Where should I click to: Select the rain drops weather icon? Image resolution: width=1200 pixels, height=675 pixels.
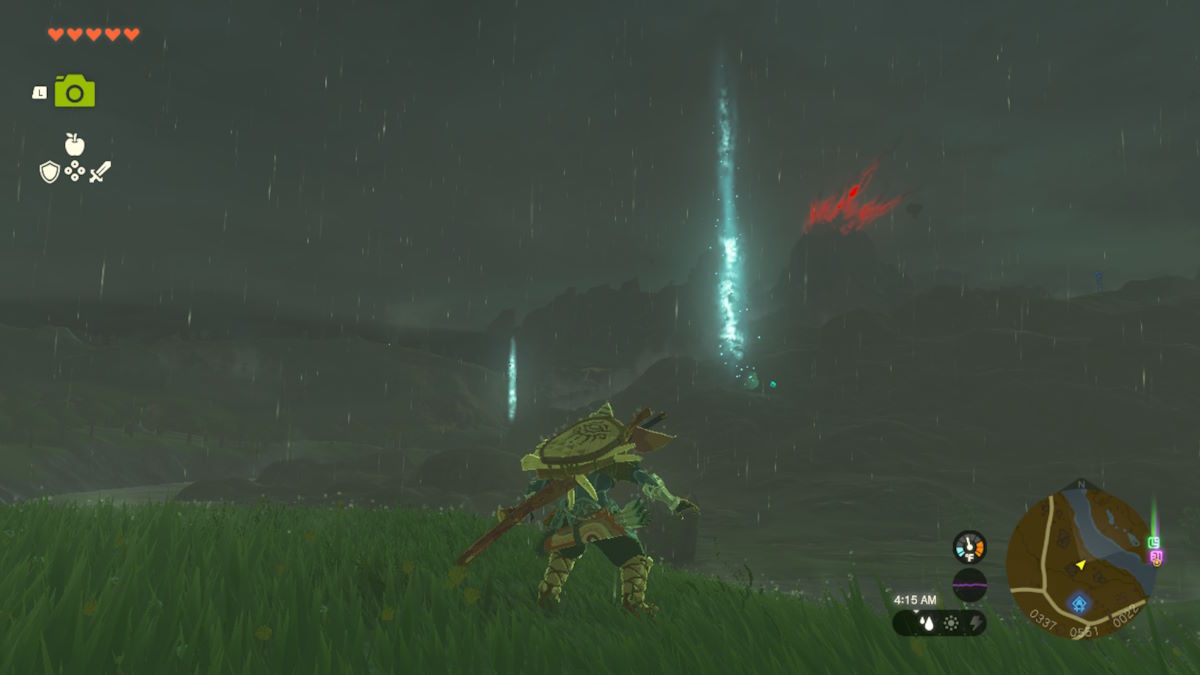(x=926, y=624)
